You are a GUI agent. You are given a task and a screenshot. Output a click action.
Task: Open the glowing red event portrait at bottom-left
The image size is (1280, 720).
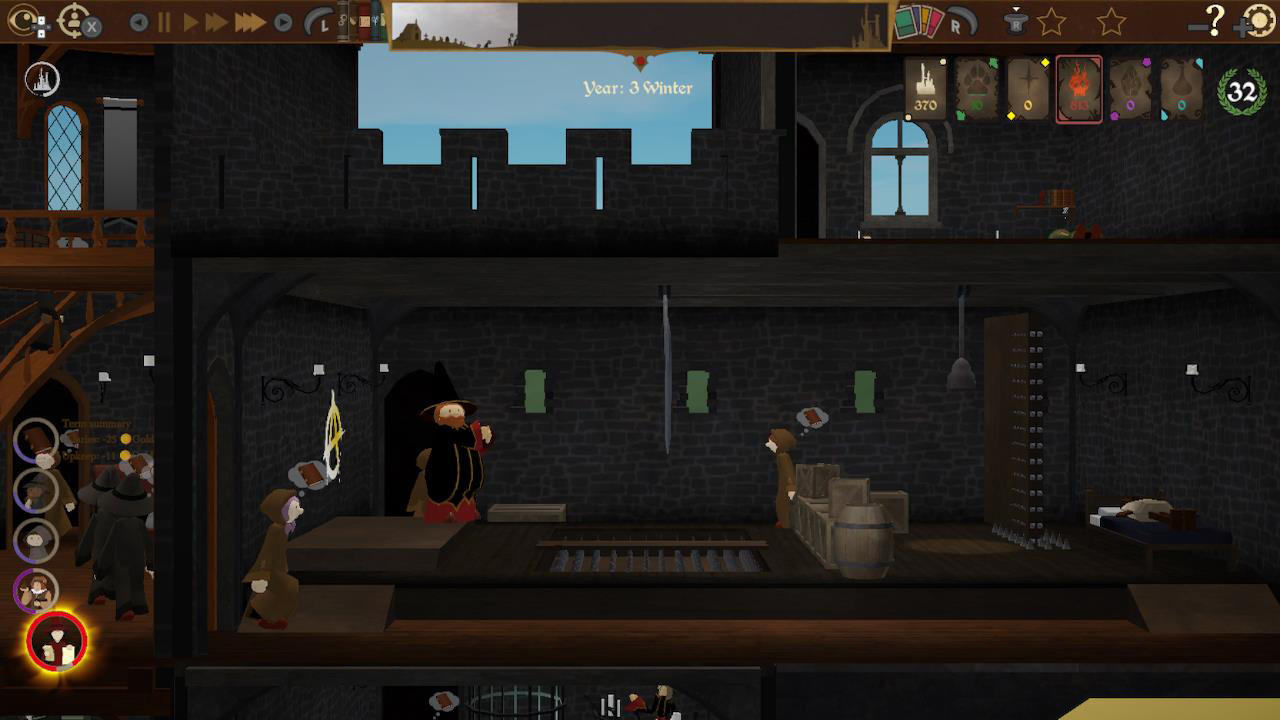56,641
